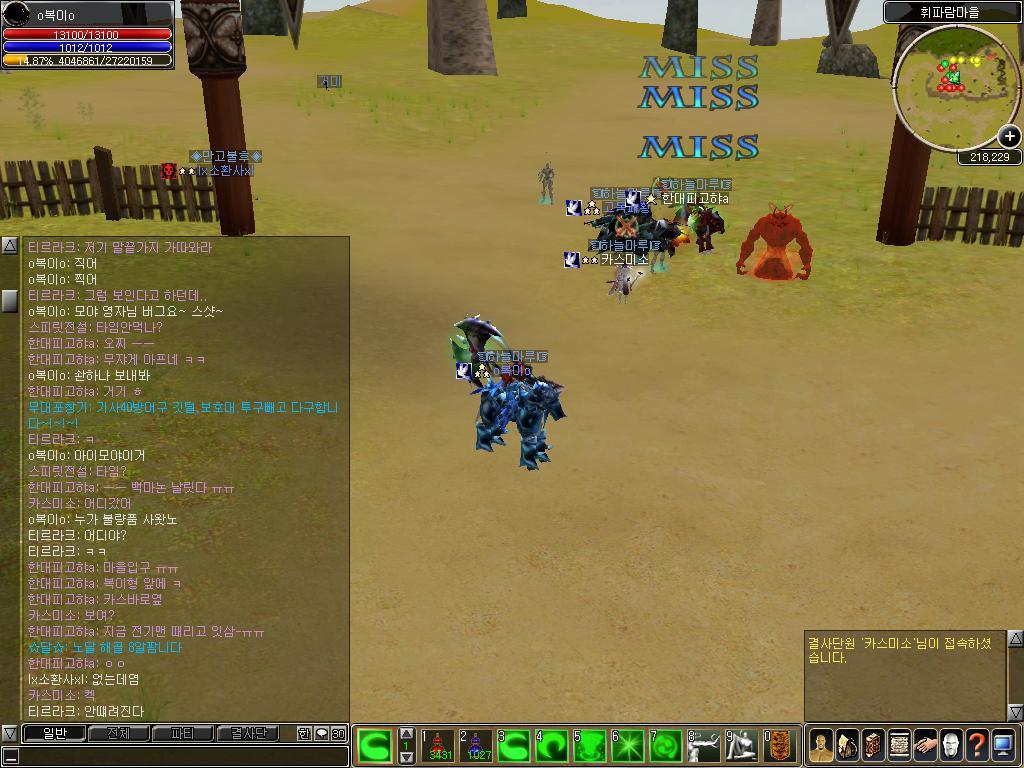Open the handshake trade menu icon
Screen dimensions: 1024x768
[925, 745]
